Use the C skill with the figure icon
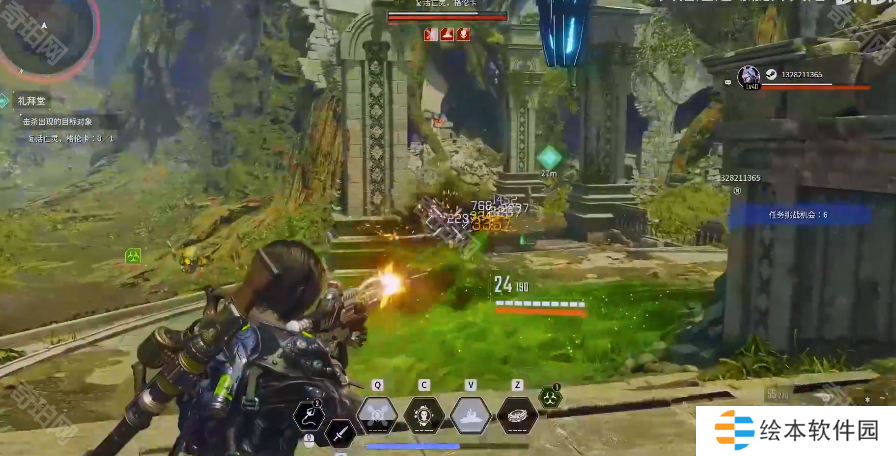 pyautogui.click(x=424, y=414)
